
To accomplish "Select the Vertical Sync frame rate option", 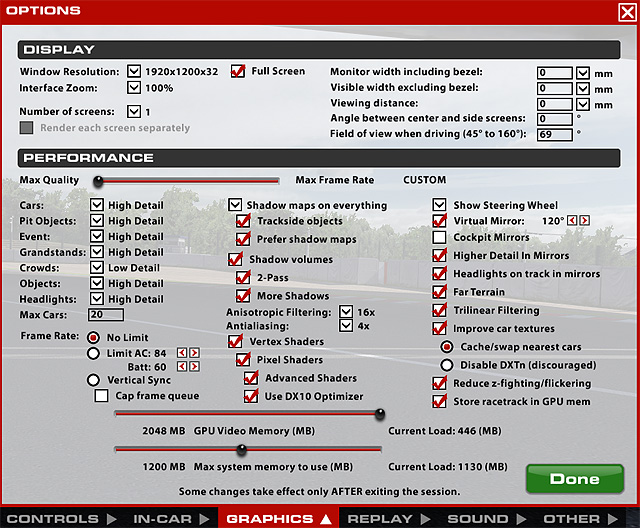I will 93,380.
